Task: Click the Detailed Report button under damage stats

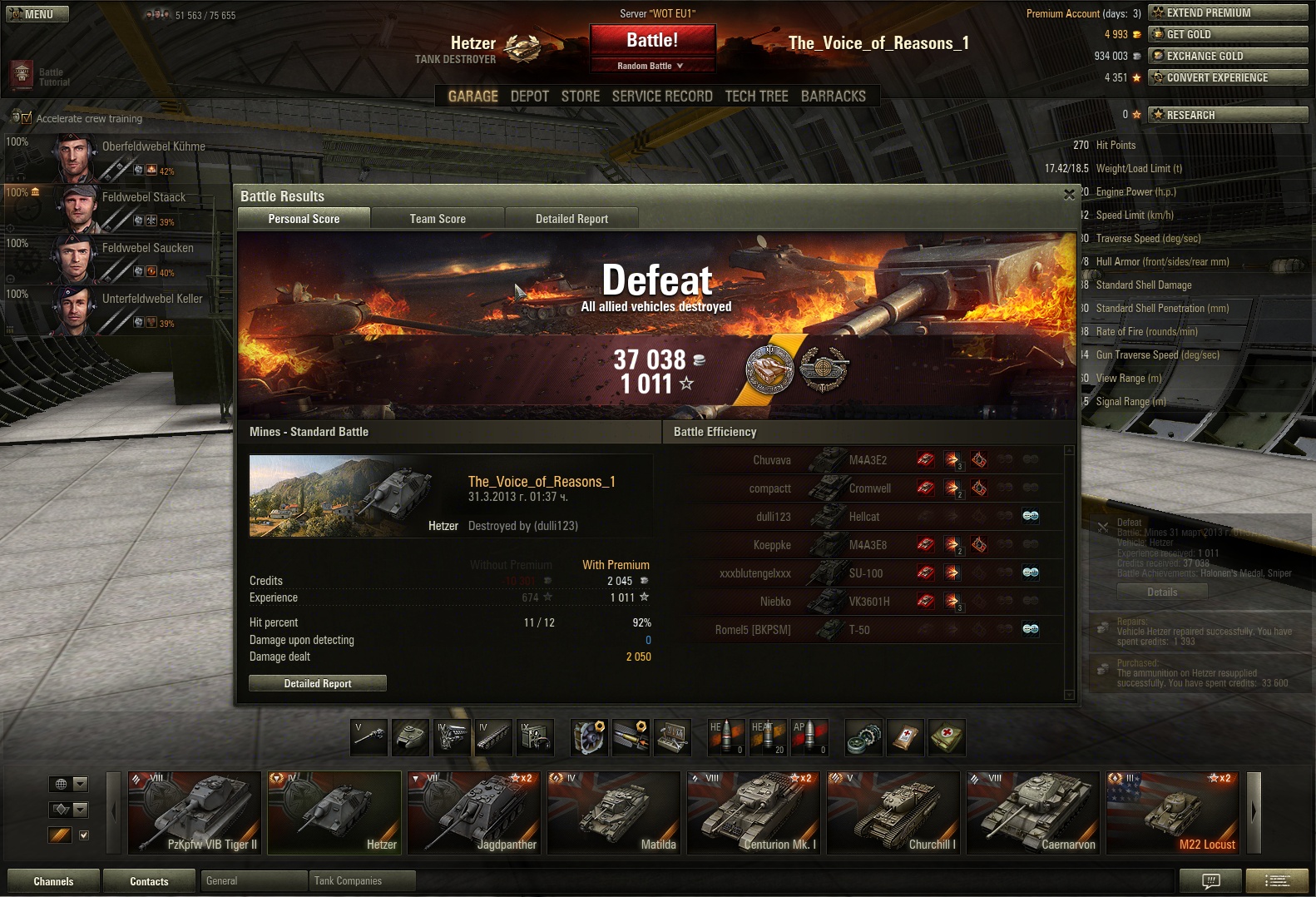Action: click(318, 683)
